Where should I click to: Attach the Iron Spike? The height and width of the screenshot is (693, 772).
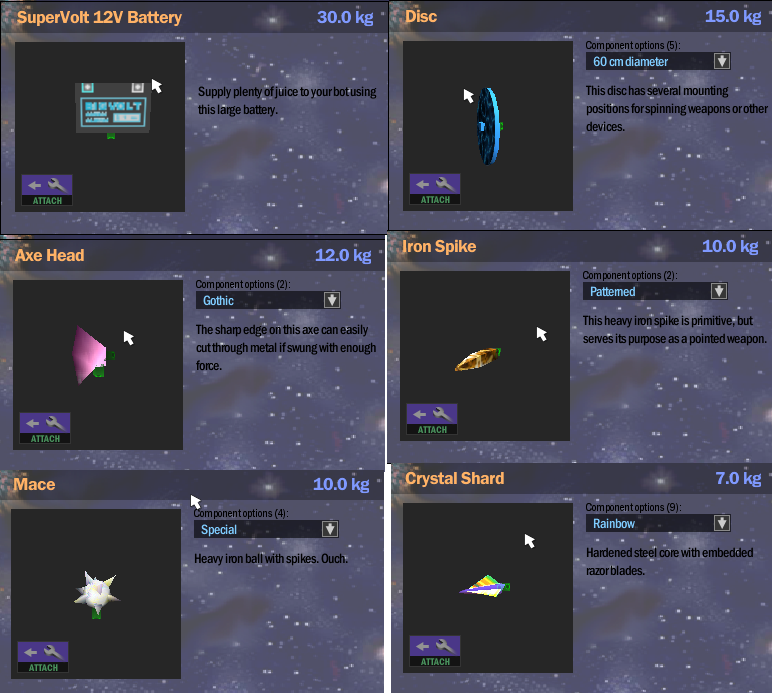click(x=432, y=419)
